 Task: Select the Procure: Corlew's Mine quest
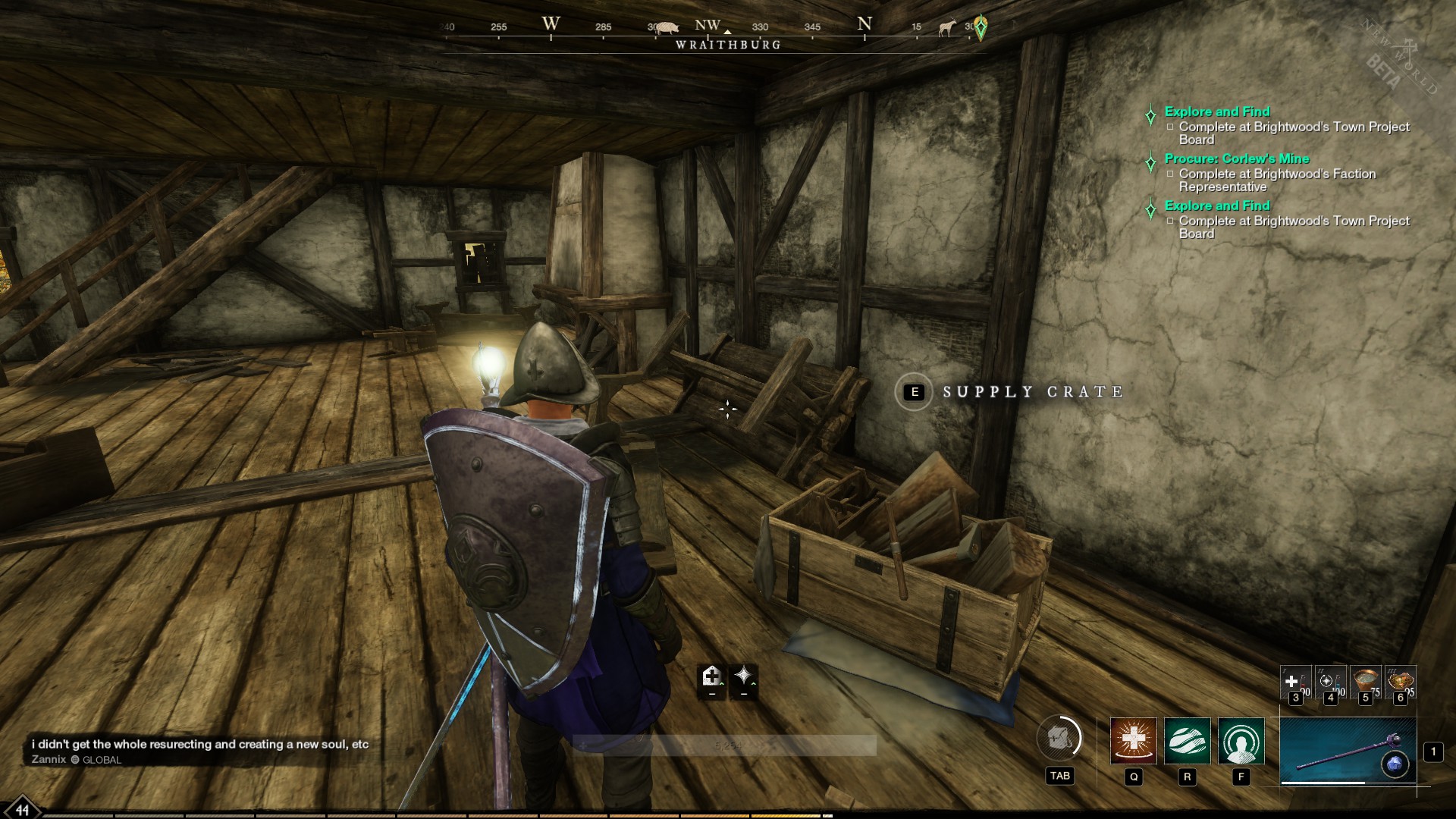1236,158
